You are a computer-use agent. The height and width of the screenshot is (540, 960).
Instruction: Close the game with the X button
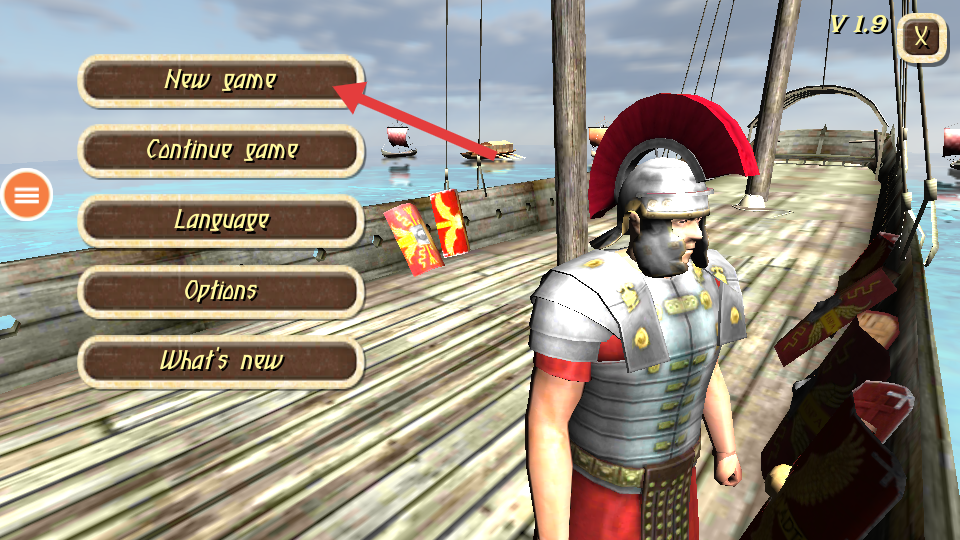(x=923, y=39)
